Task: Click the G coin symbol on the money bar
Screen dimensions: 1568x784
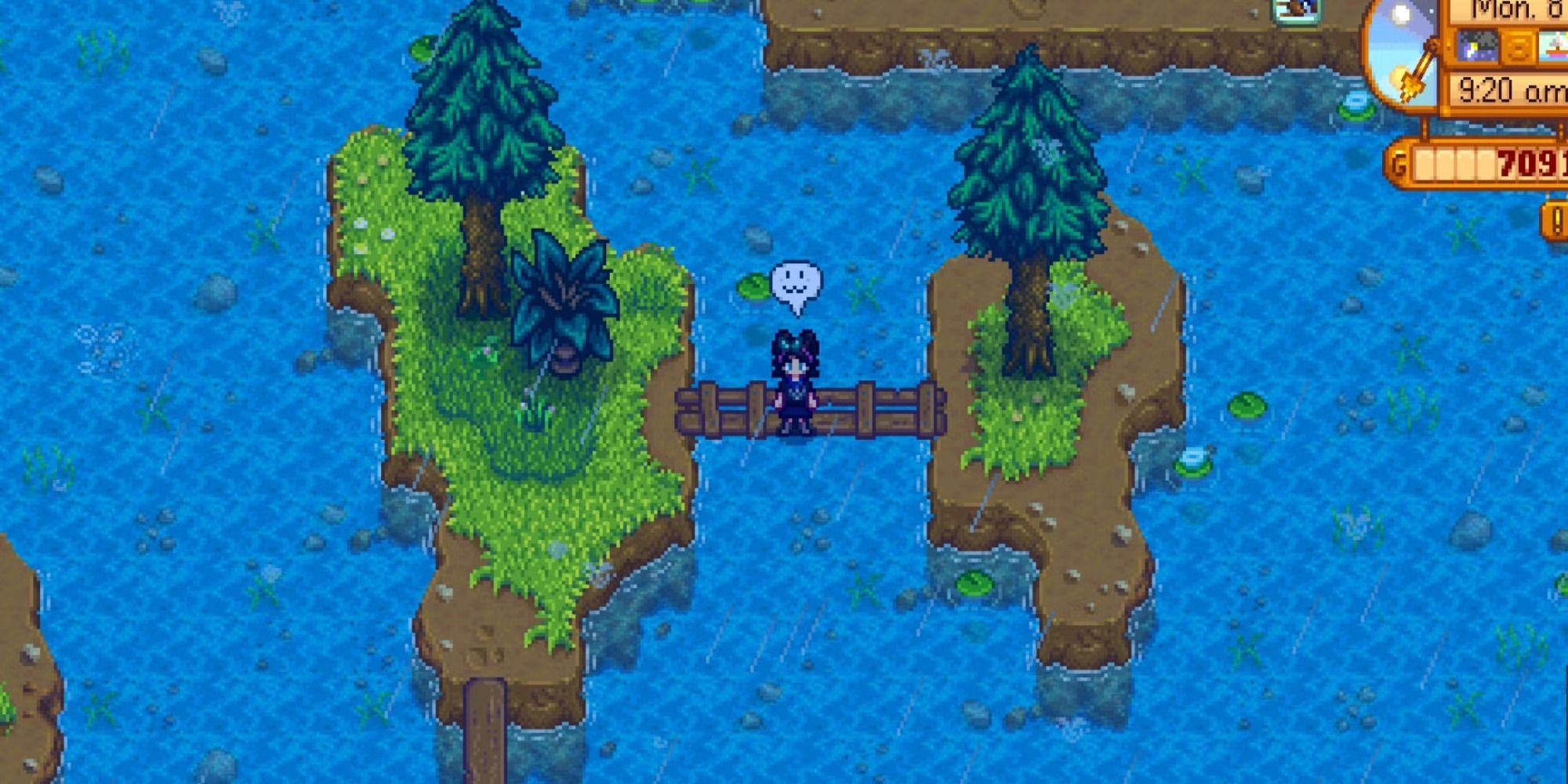Action: [x=1399, y=165]
